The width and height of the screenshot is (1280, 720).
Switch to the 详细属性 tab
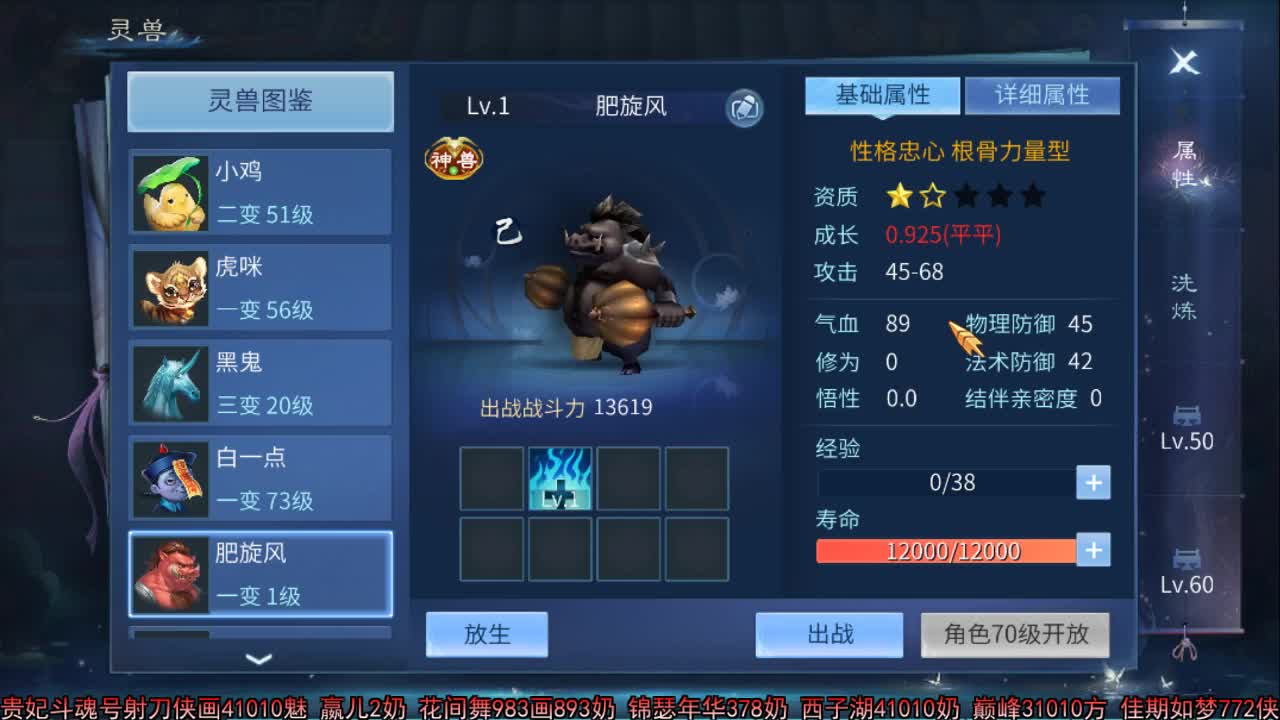pos(1042,95)
